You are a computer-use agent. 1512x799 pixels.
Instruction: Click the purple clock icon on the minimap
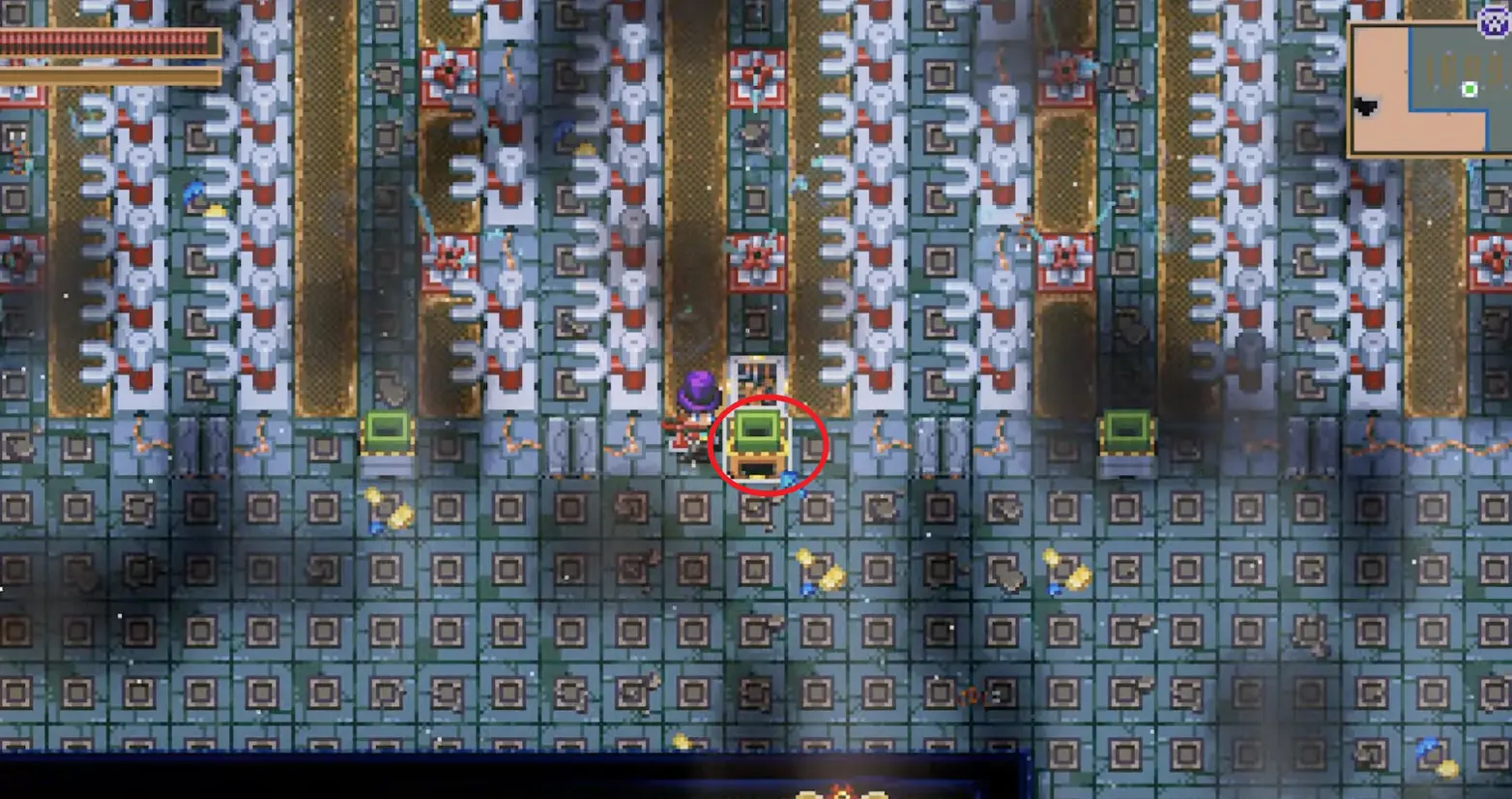(x=1494, y=22)
